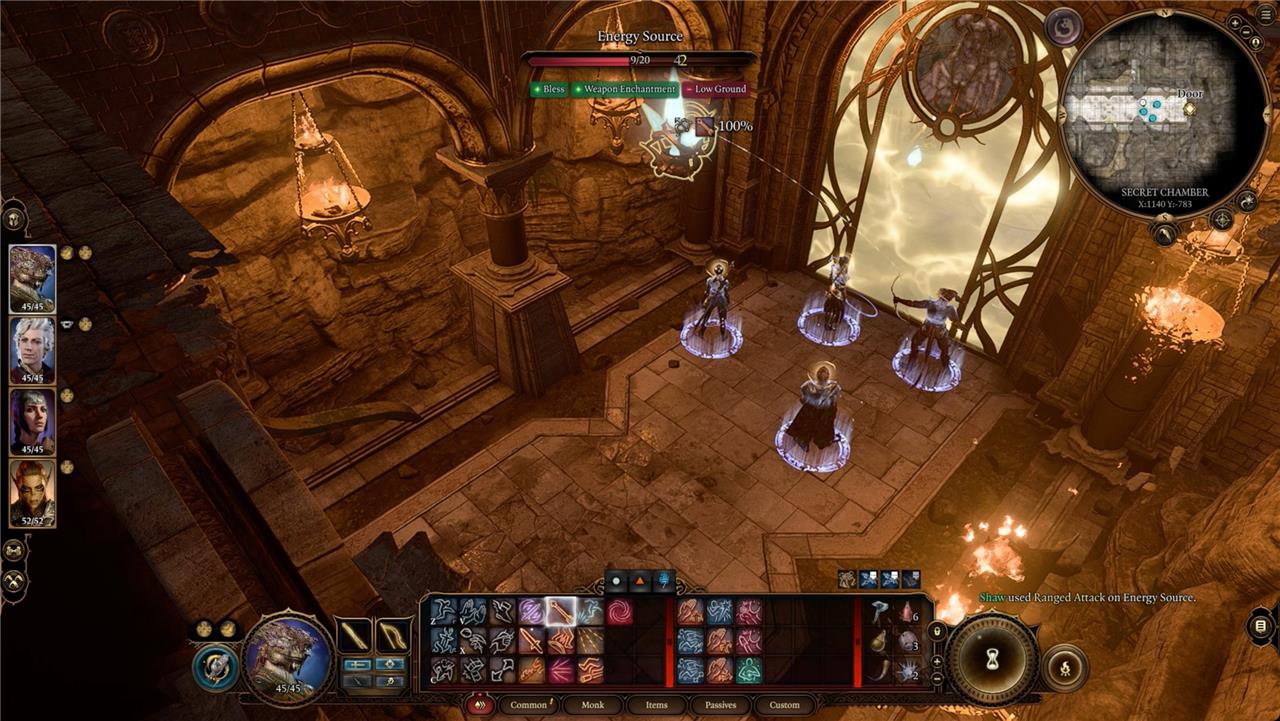1280x721 pixels.
Task: Select the equipped ranged bow slot
Action: (x=390, y=636)
